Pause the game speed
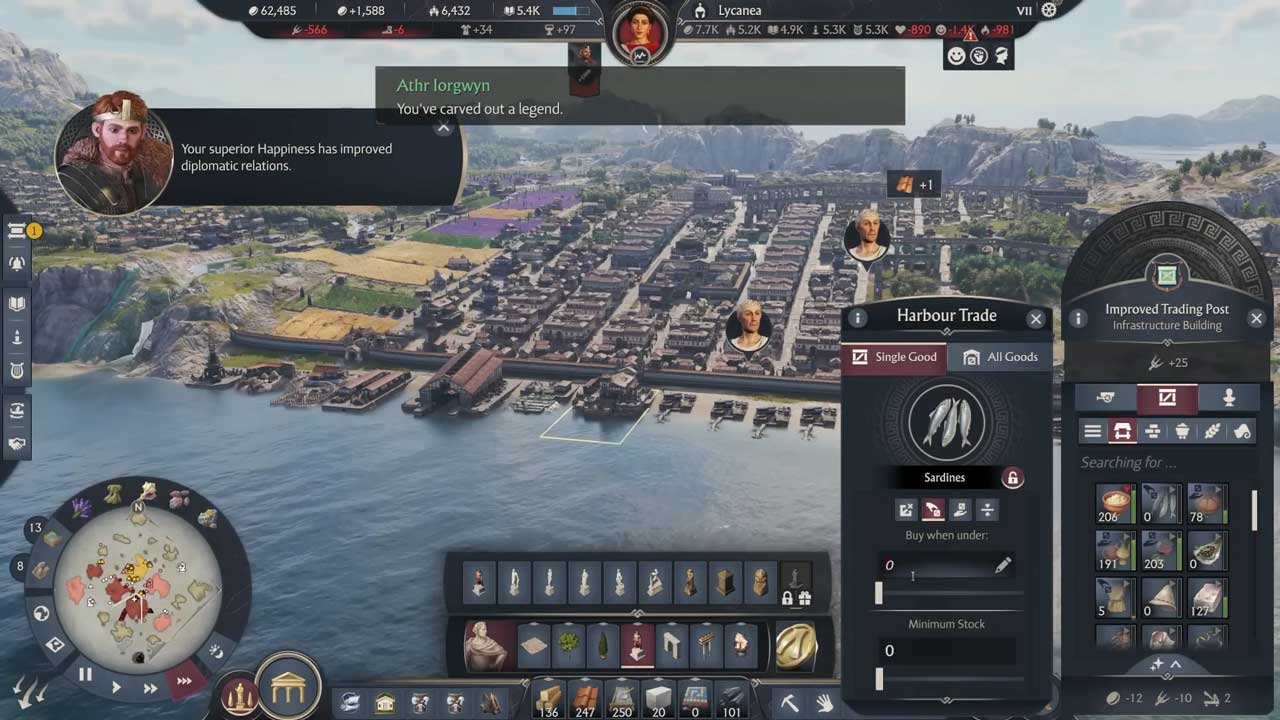The image size is (1280, 720). point(85,675)
